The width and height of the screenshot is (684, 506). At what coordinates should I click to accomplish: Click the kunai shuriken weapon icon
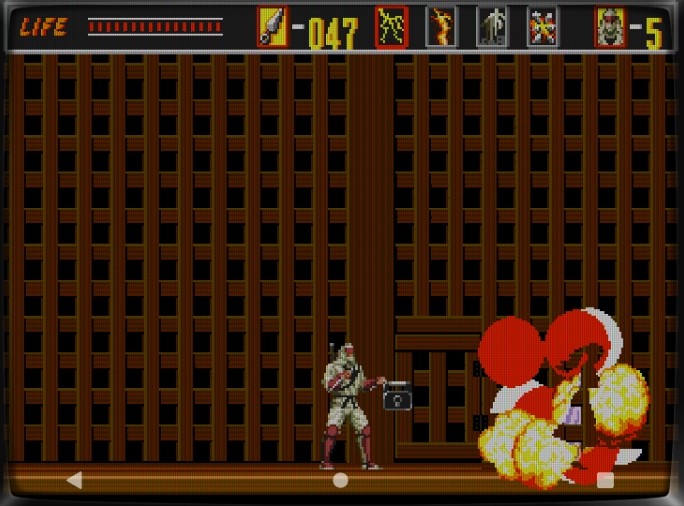click(272, 28)
